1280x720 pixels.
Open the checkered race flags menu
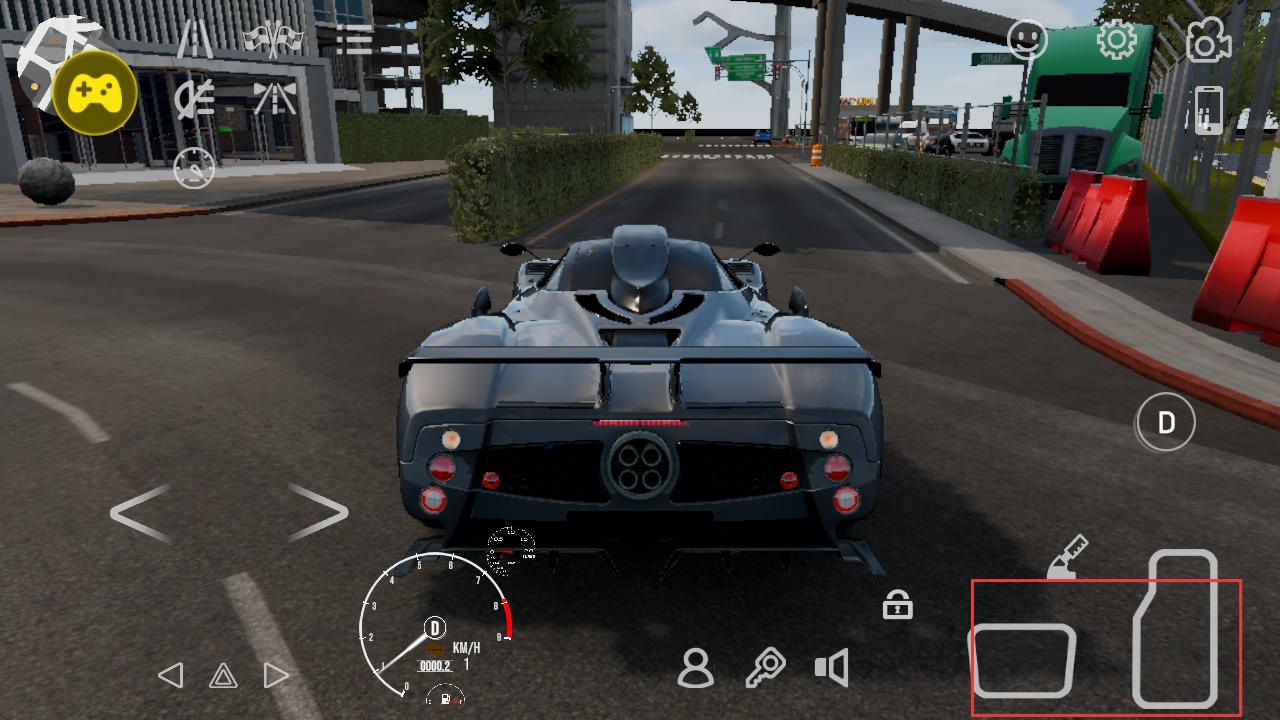[273, 39]
